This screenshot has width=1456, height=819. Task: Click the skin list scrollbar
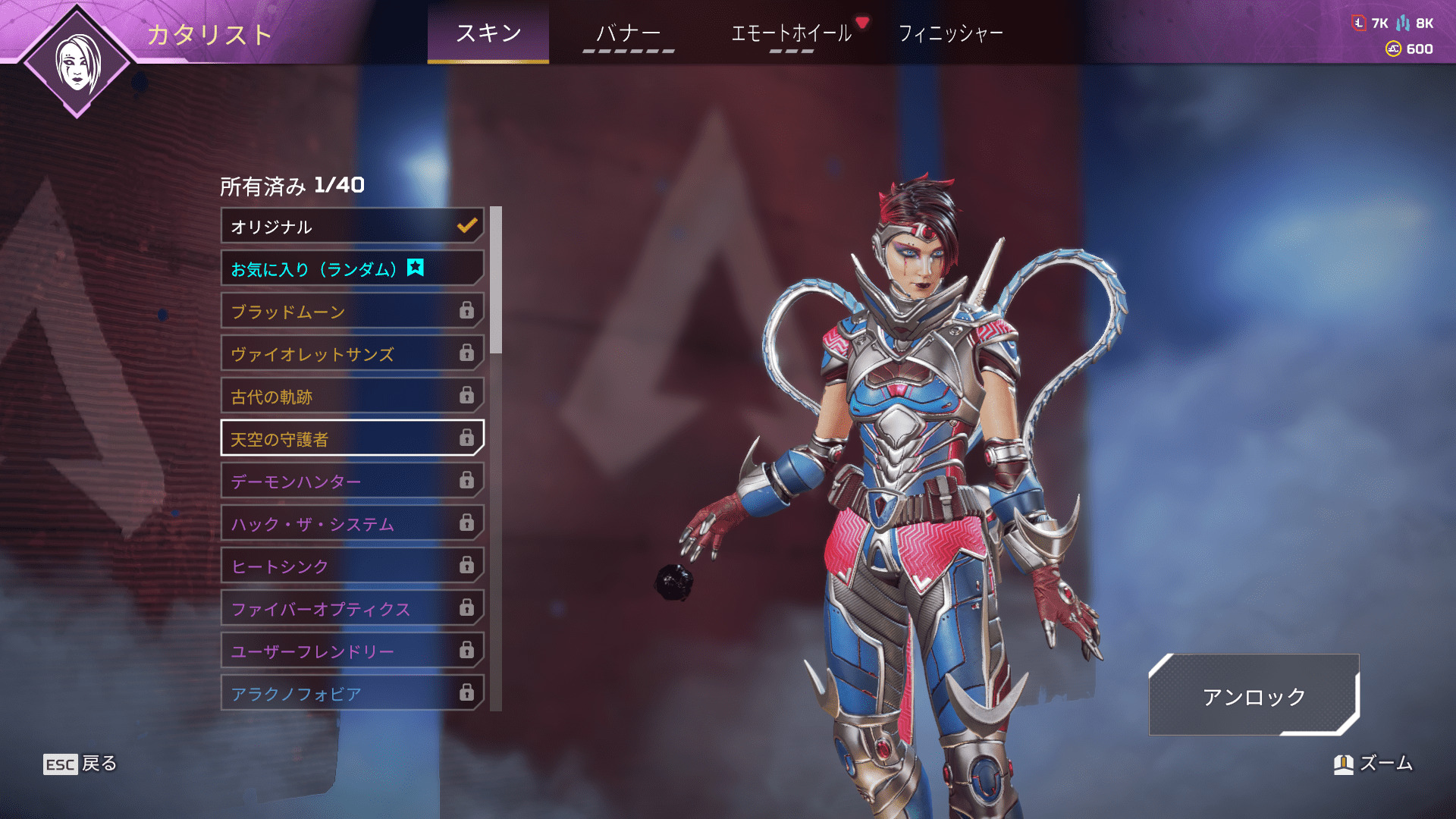[496, 281]
